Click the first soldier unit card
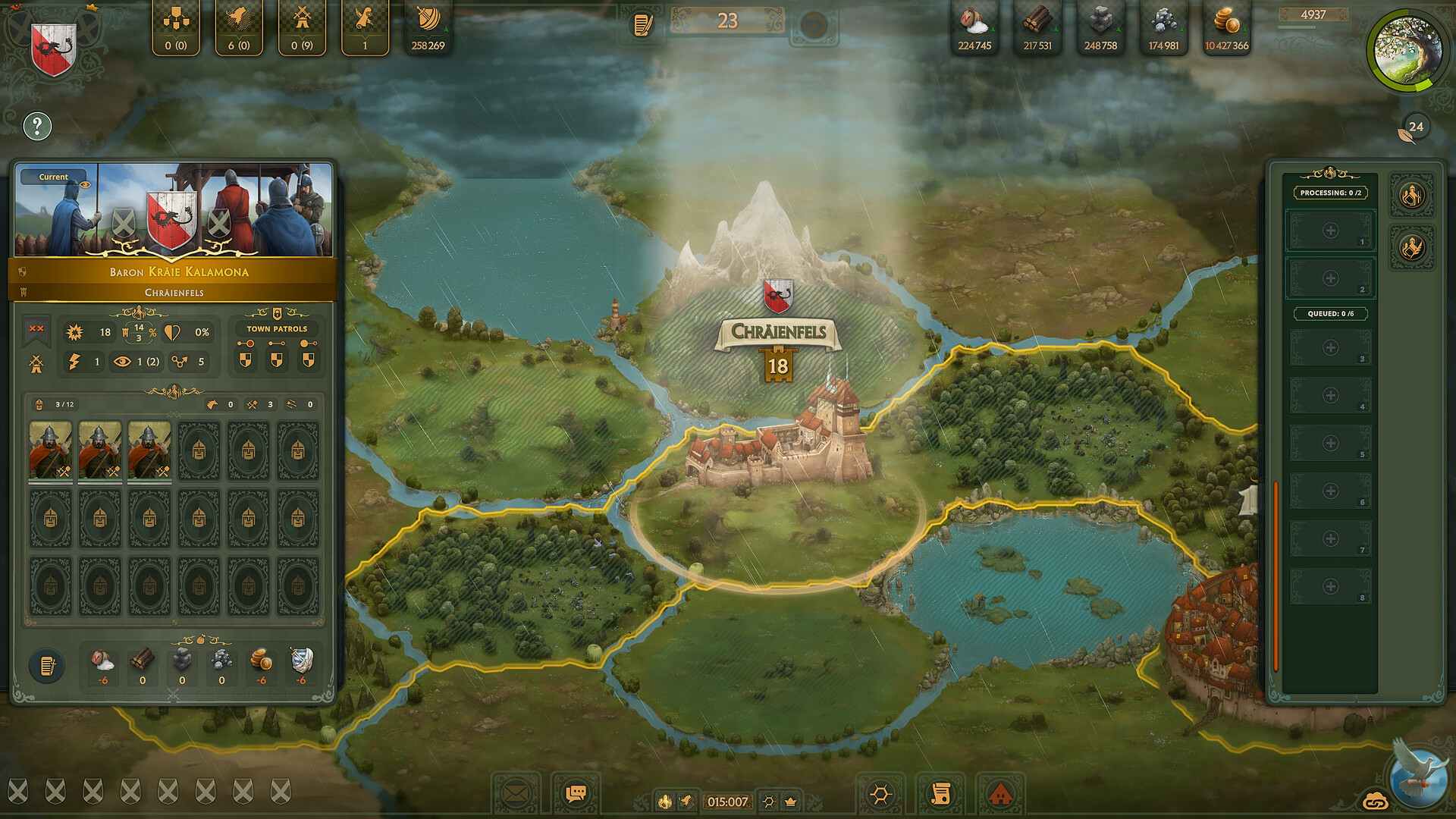 click(x=51, y=451)
